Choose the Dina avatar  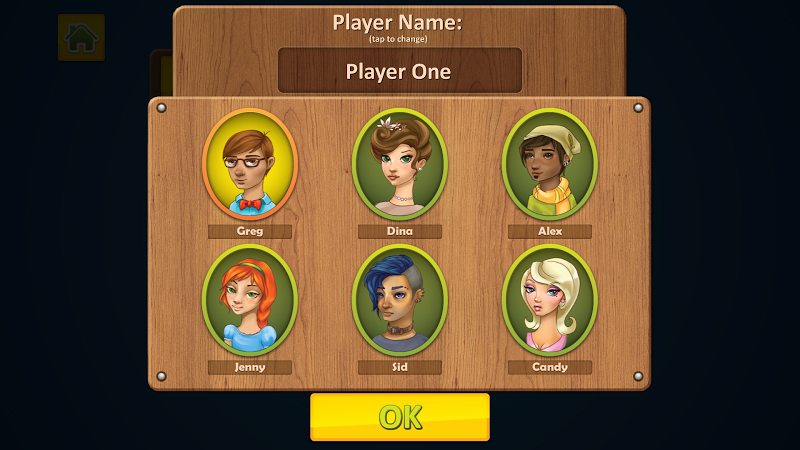(400, 165)
